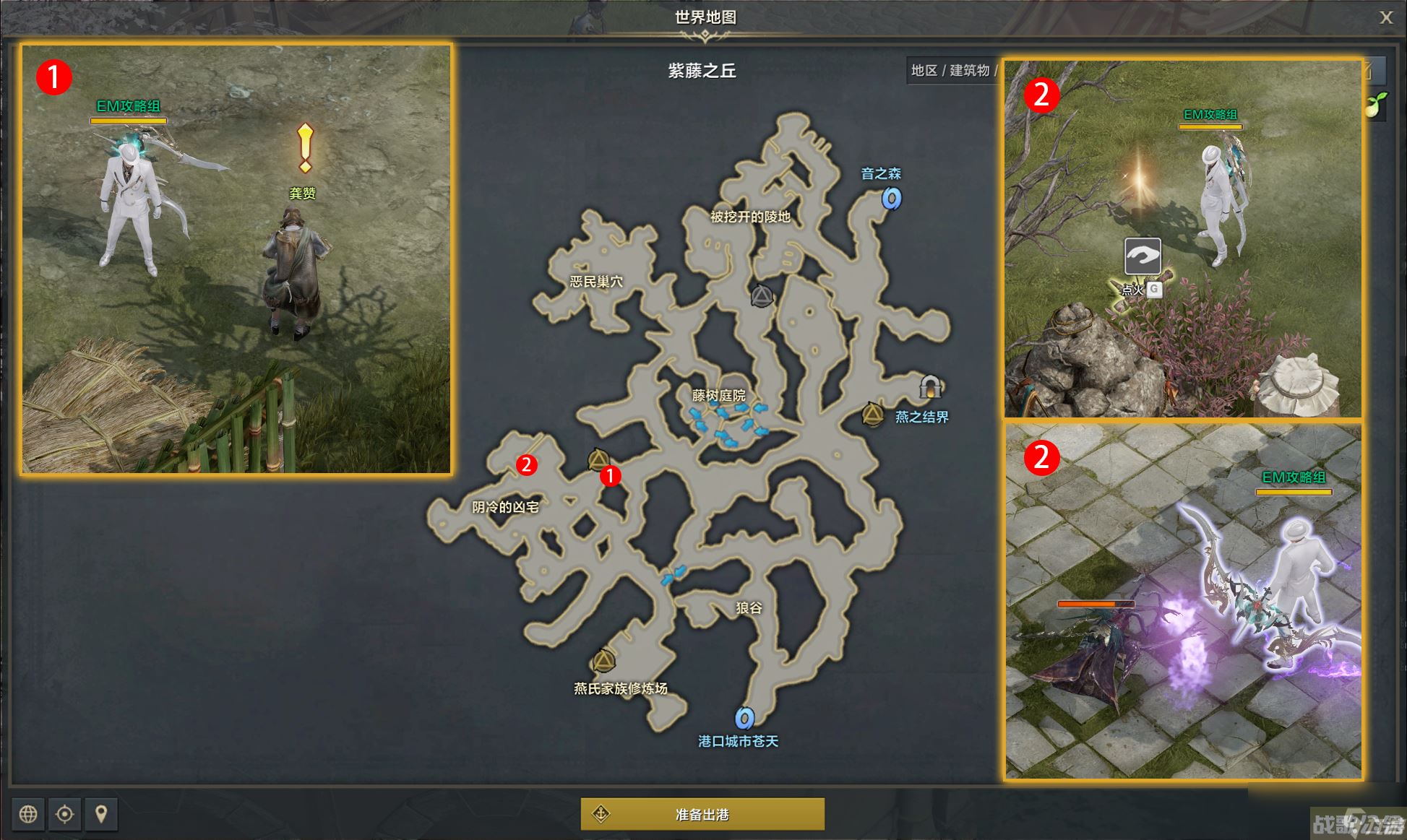Click red numbered marker 1 on map
The width and height of the screenshot is (1407, 840).
click(x=611, y=477)
